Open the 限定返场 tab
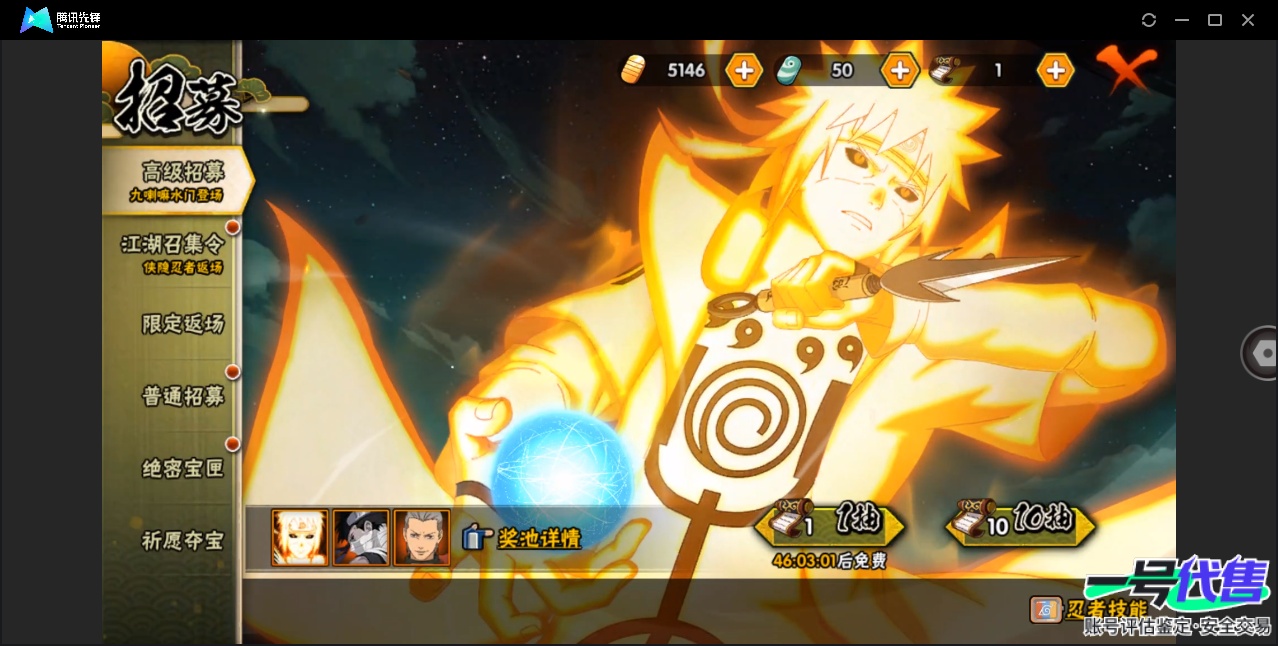 [x=182, y=324]
